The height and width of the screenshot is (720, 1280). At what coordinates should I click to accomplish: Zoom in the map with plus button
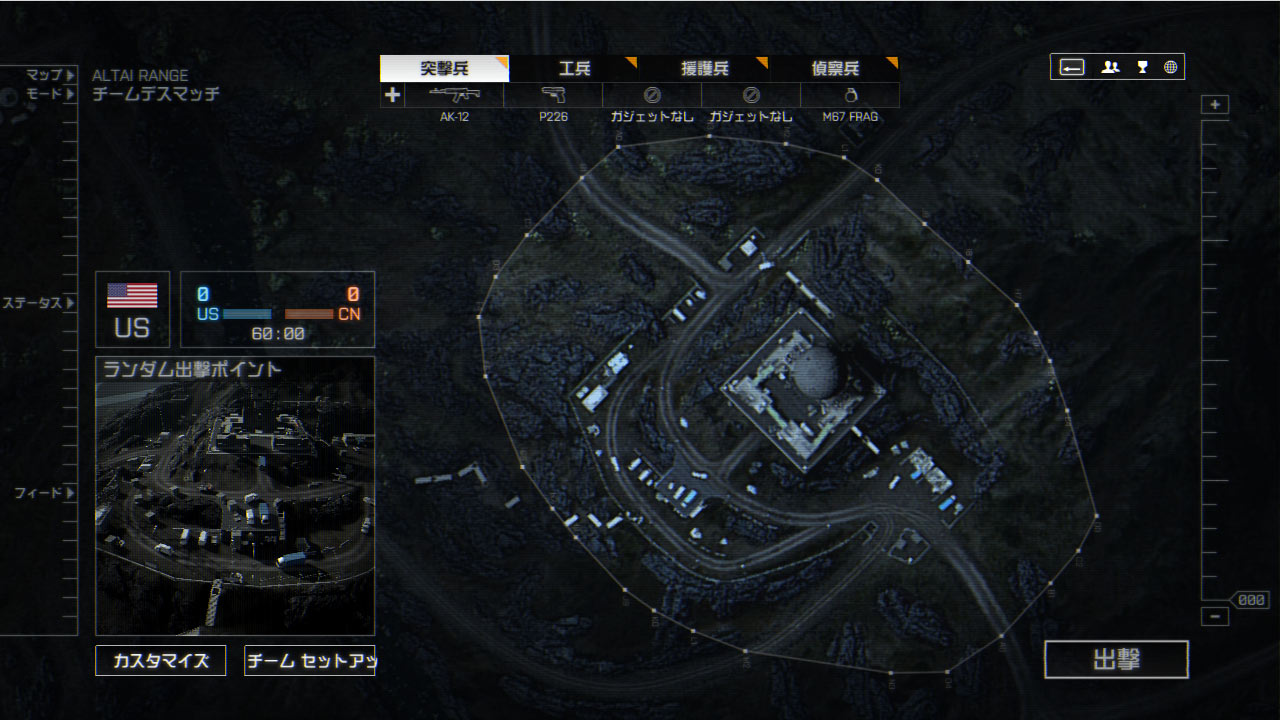coord(1215,105)
